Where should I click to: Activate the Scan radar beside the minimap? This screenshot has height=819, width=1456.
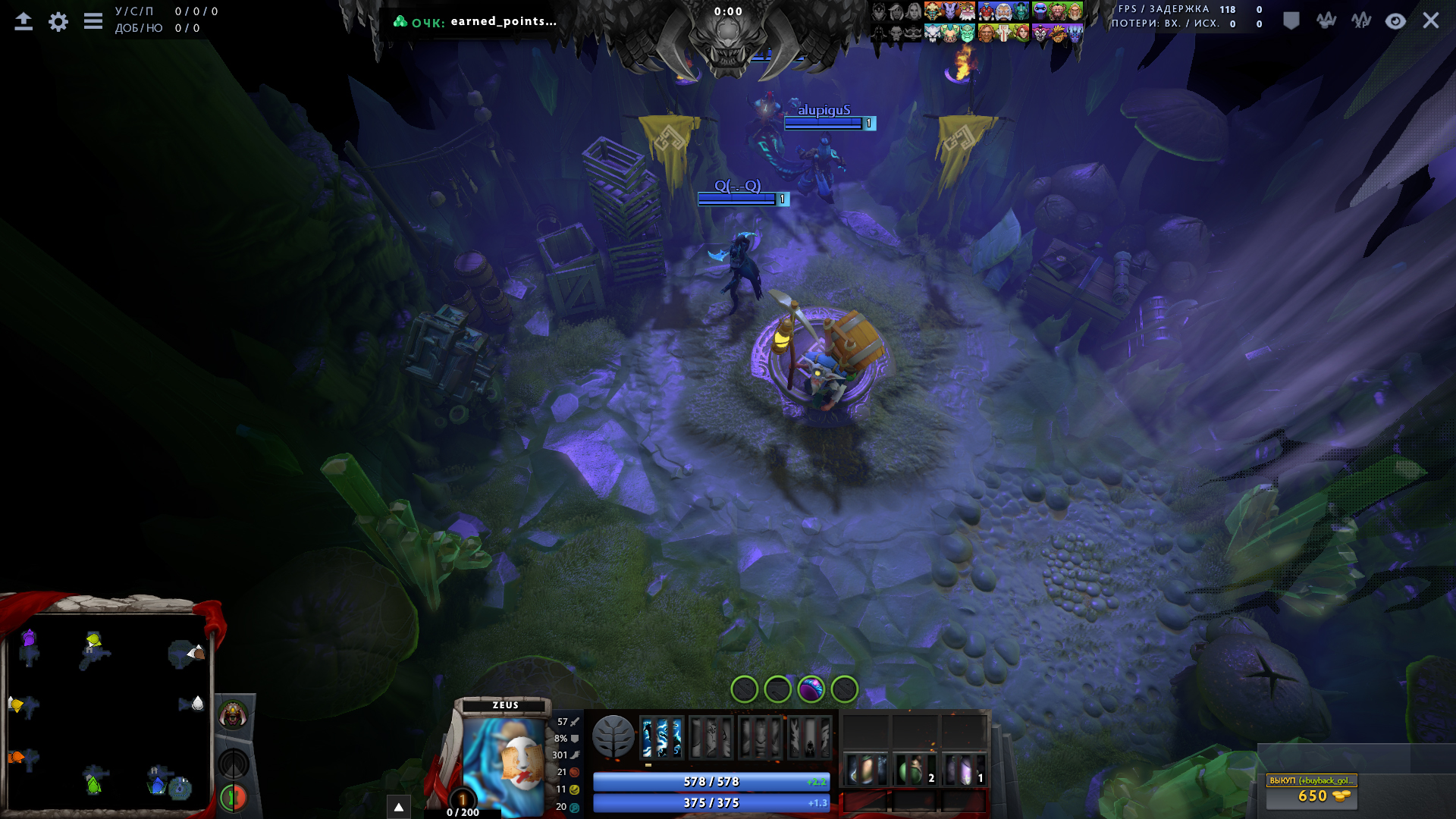(x=233, y=763)
